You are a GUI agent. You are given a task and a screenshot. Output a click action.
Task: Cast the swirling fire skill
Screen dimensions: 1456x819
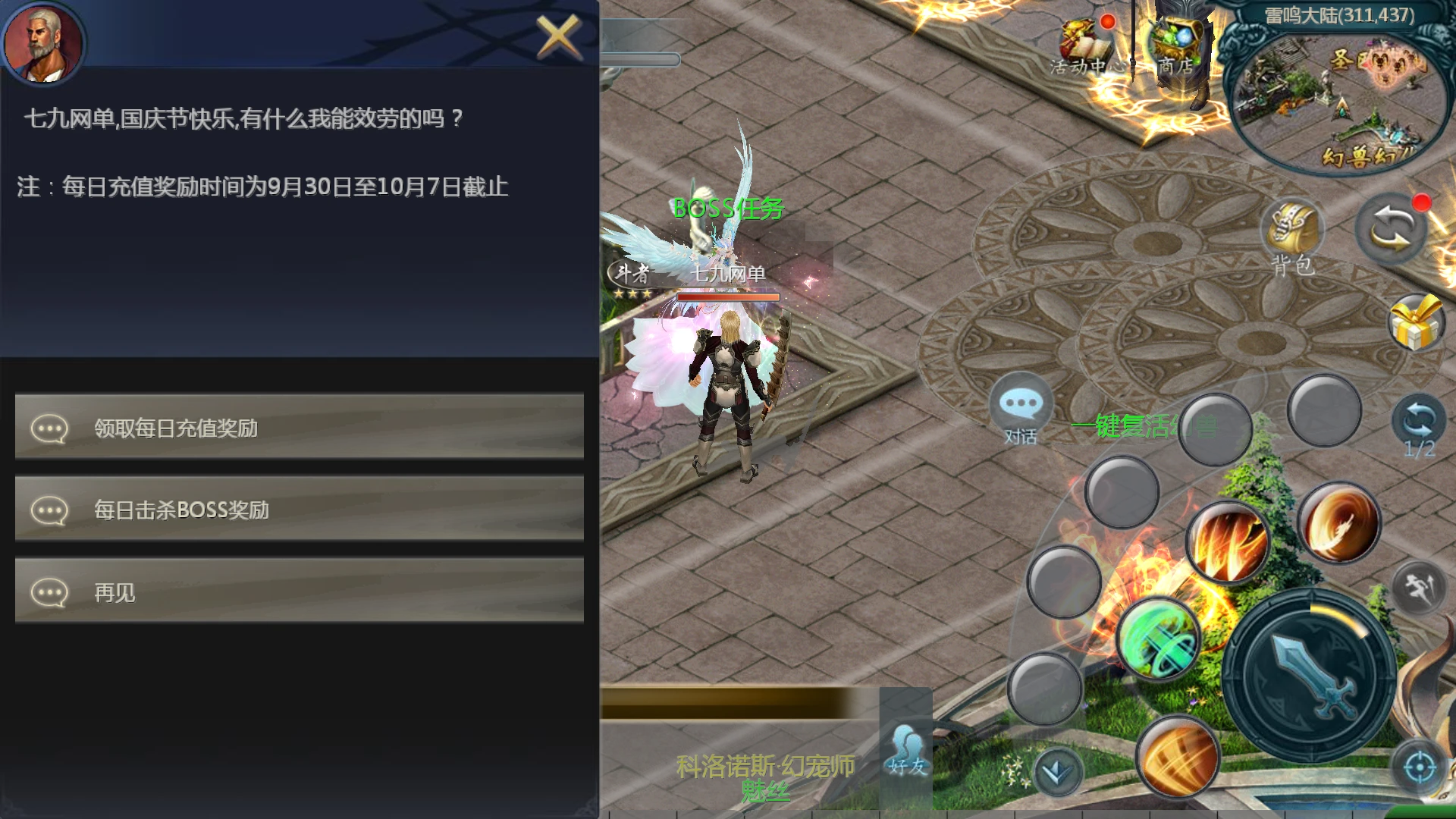coord(1340,522)
